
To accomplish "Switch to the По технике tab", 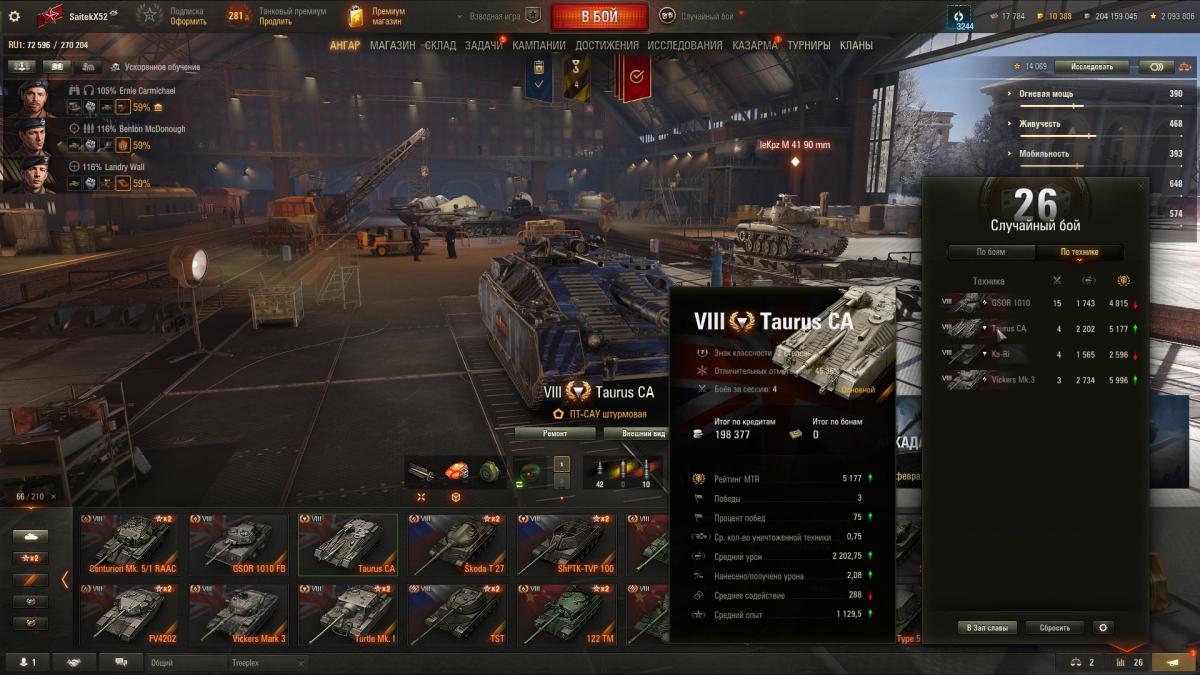I will pos(1079,252).
